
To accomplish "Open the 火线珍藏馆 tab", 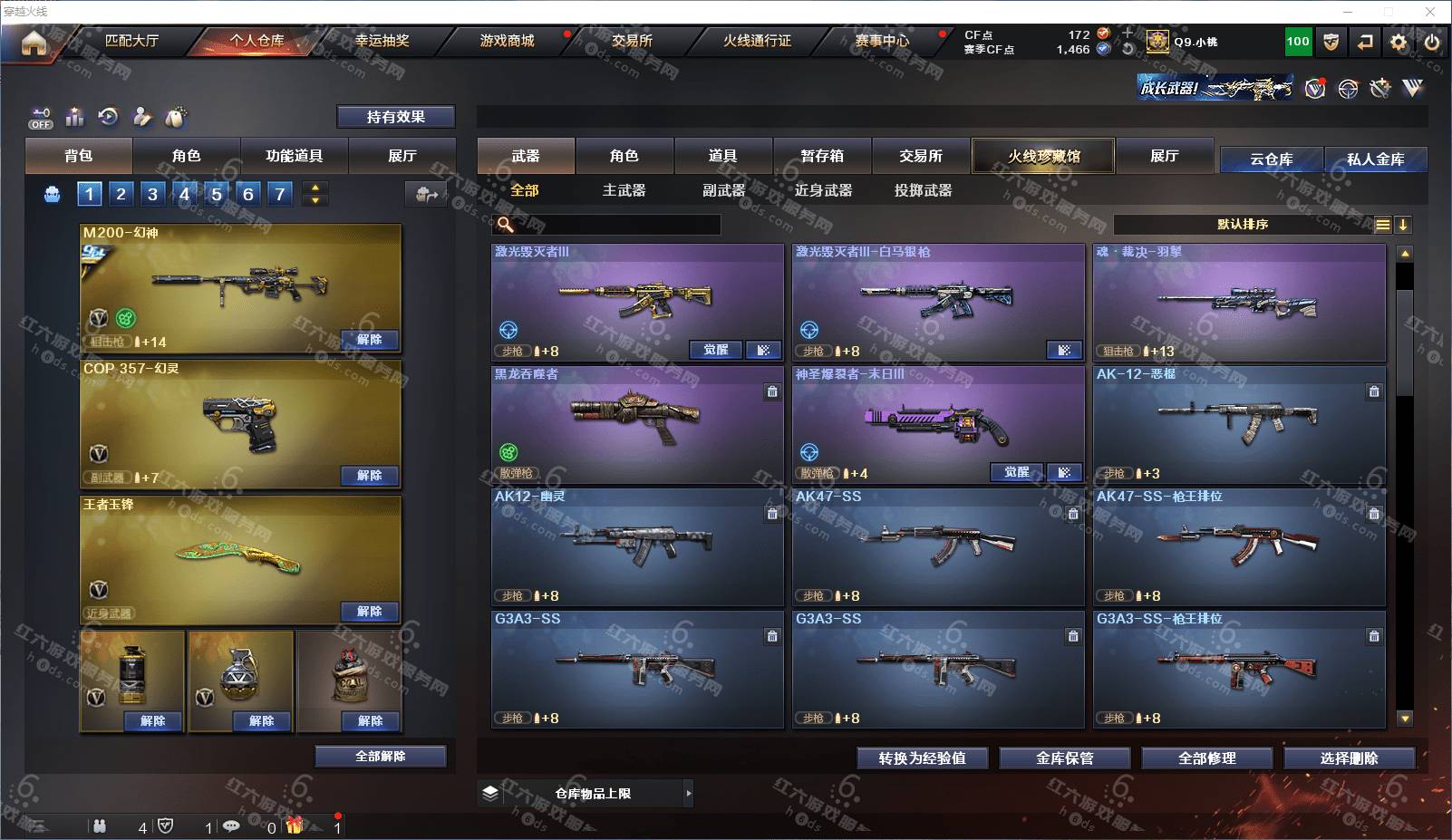I will (1043, 156).
